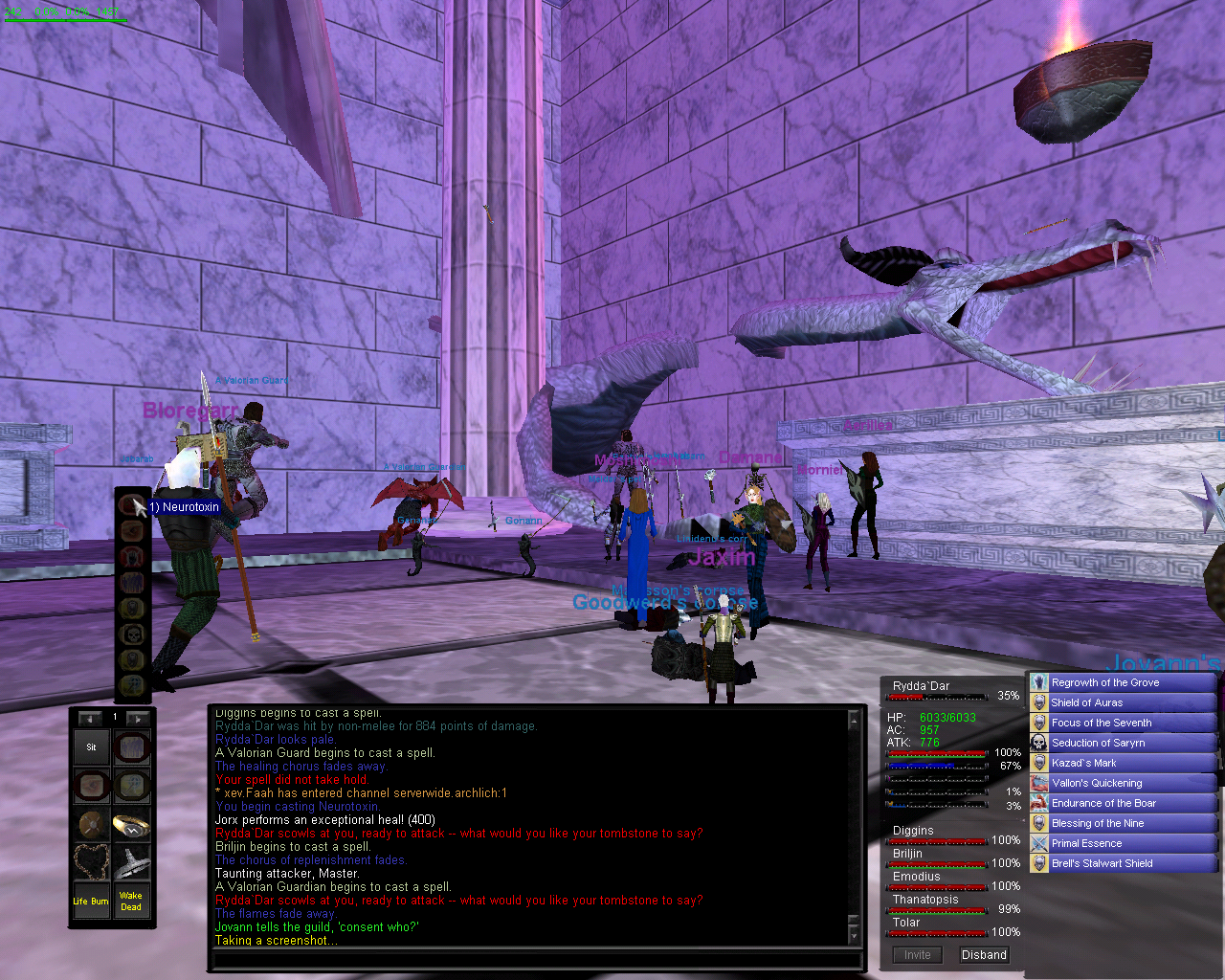Image resolution: width=1225 pixels, height=980 pixels.
Task: Select group member Emodius
Action: (x=917, y=877)
